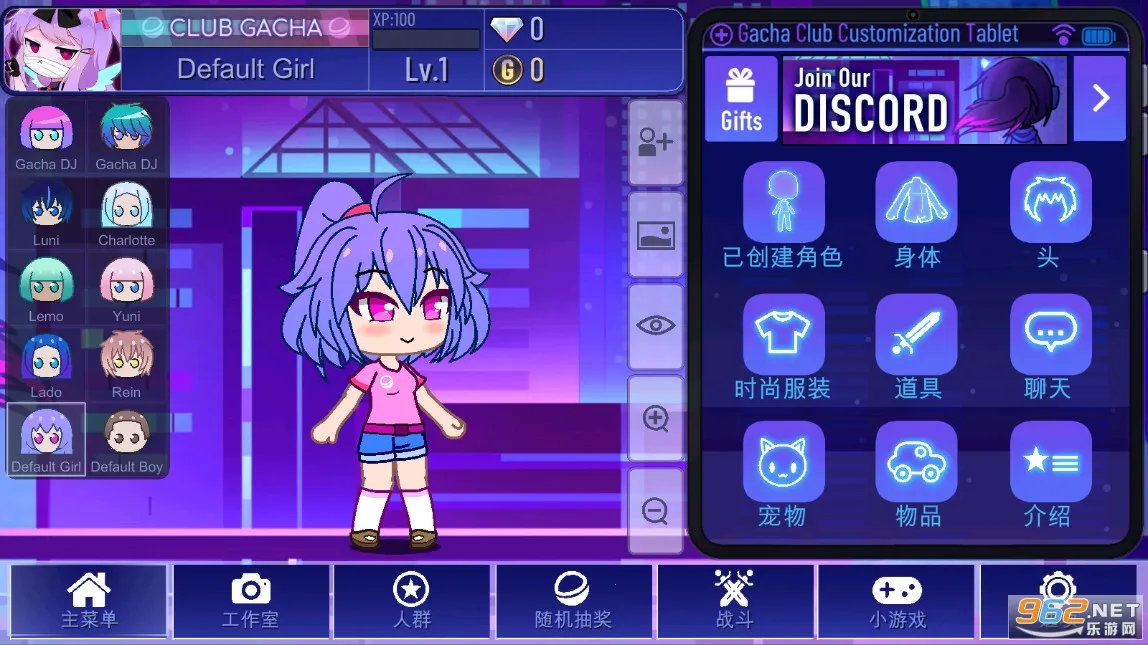Open the Gifts button
This screenshot has width=1148, height=645.
point(741,99)
